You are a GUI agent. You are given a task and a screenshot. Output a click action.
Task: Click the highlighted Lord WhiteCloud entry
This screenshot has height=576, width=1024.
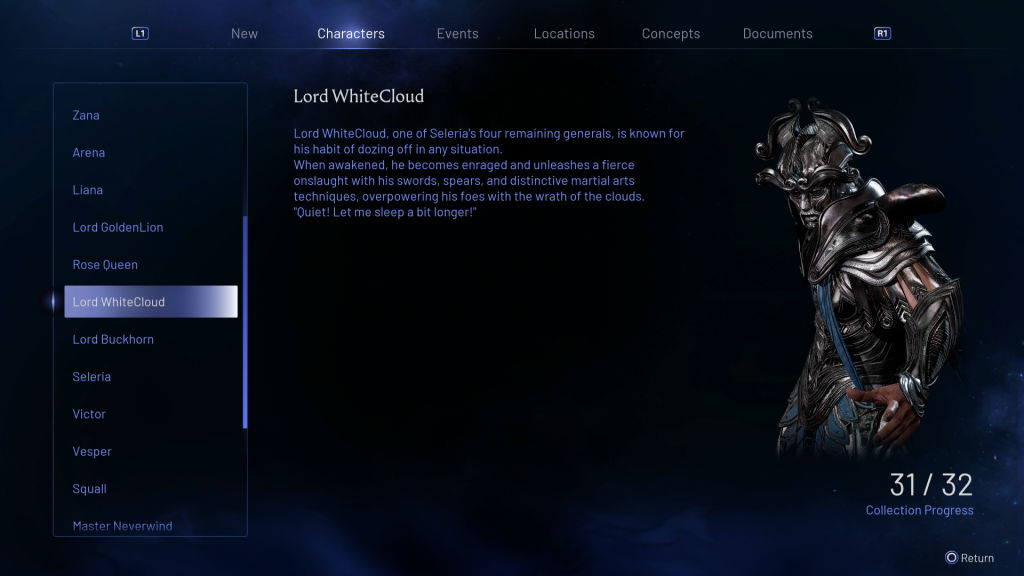tap(151, 302)
